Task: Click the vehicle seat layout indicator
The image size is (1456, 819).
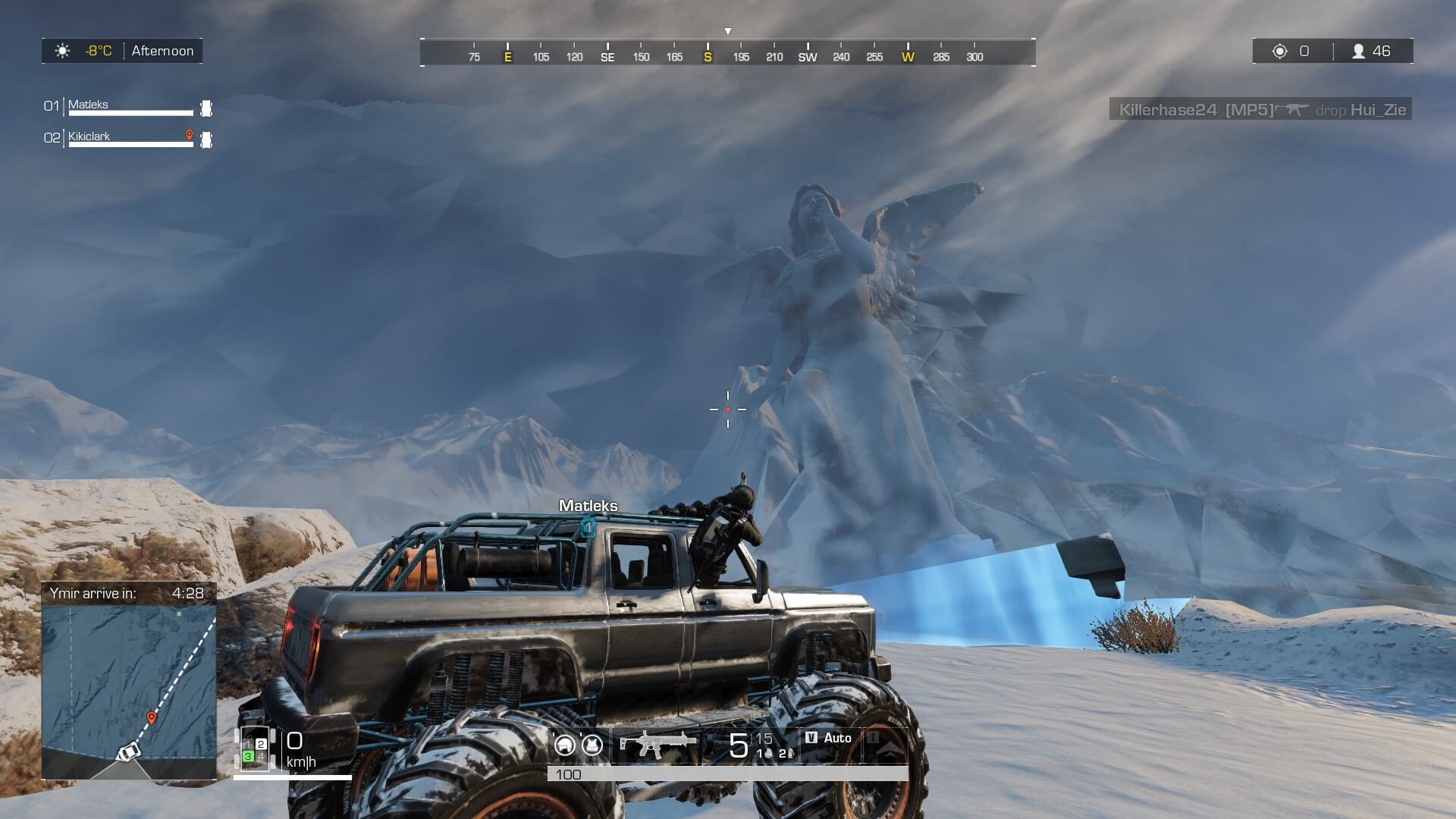Action: click(254, 748)
